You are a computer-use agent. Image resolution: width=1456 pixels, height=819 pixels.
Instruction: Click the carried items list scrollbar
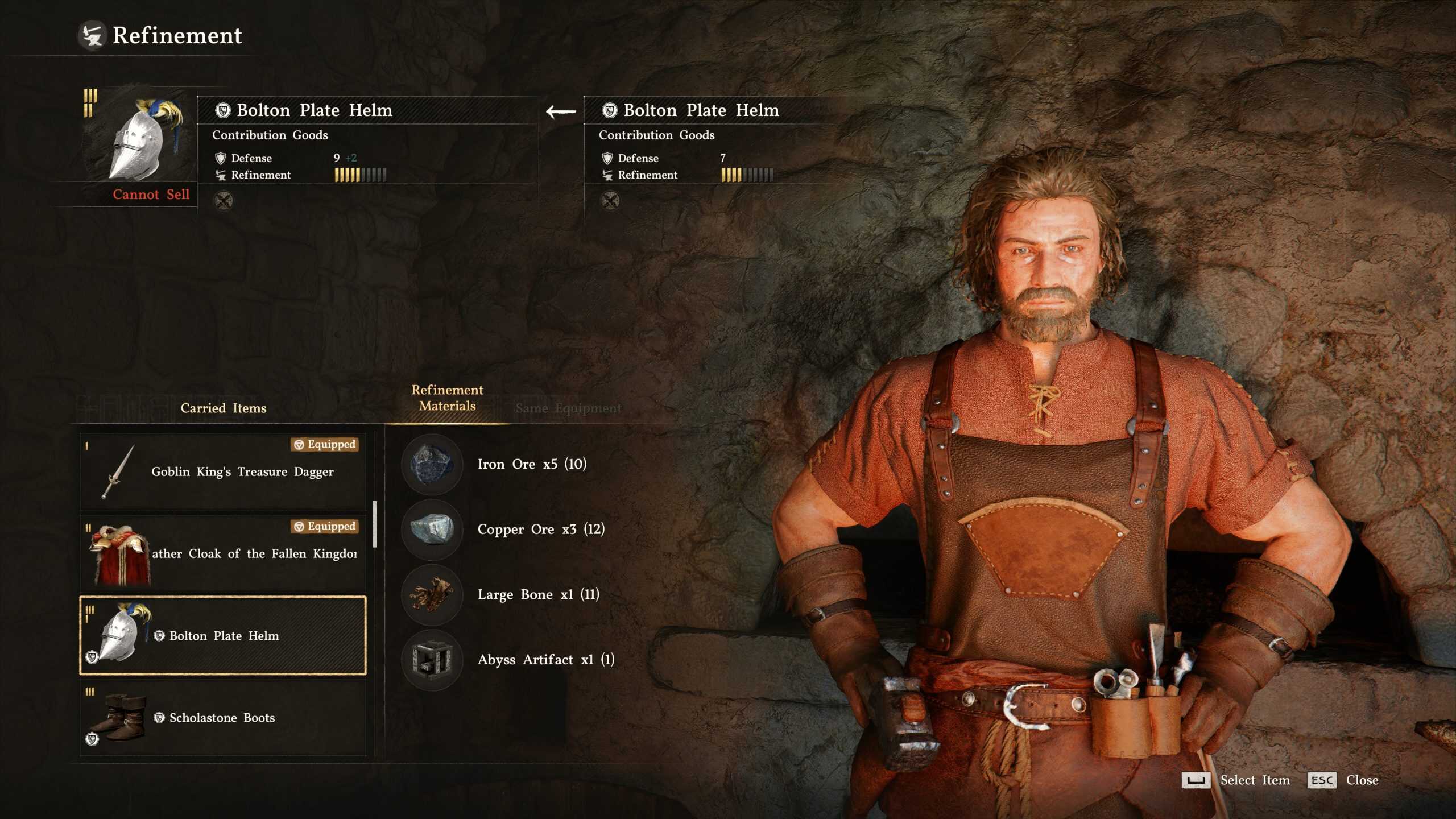point(374,523)
